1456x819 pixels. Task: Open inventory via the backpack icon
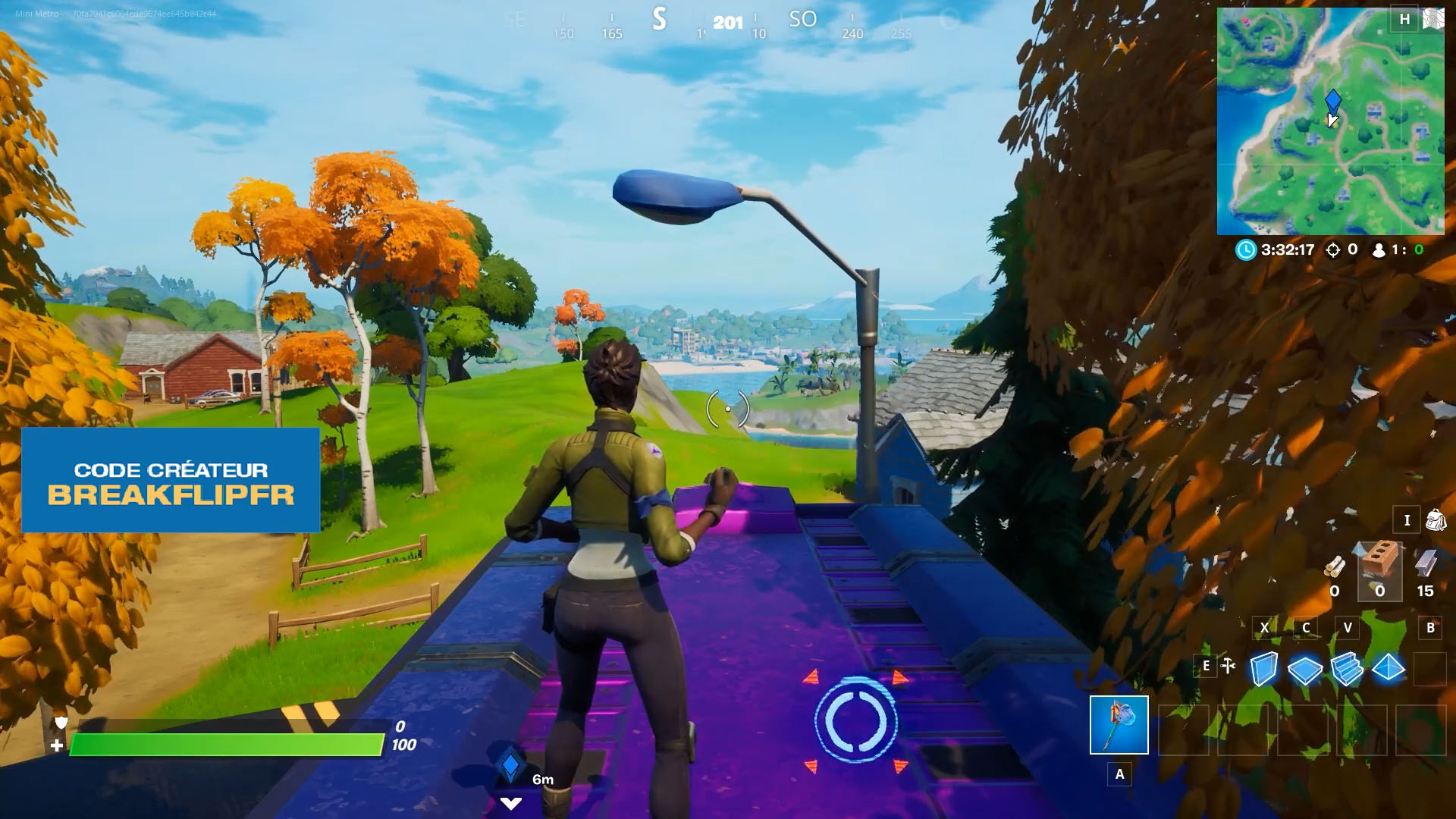pos(1437,521)
